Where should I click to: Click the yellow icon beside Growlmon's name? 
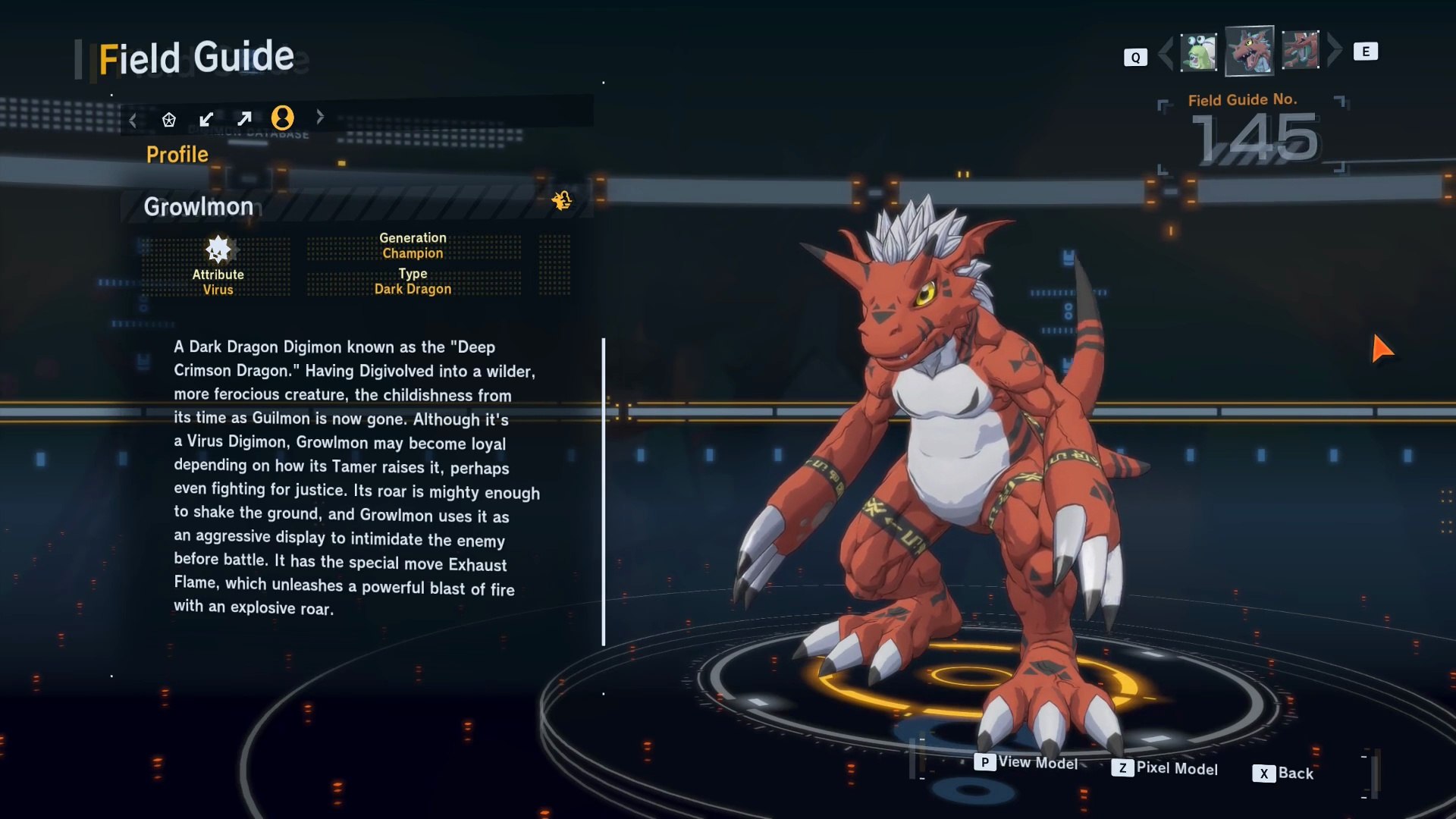pyautogui.click(x=561, y=201)
